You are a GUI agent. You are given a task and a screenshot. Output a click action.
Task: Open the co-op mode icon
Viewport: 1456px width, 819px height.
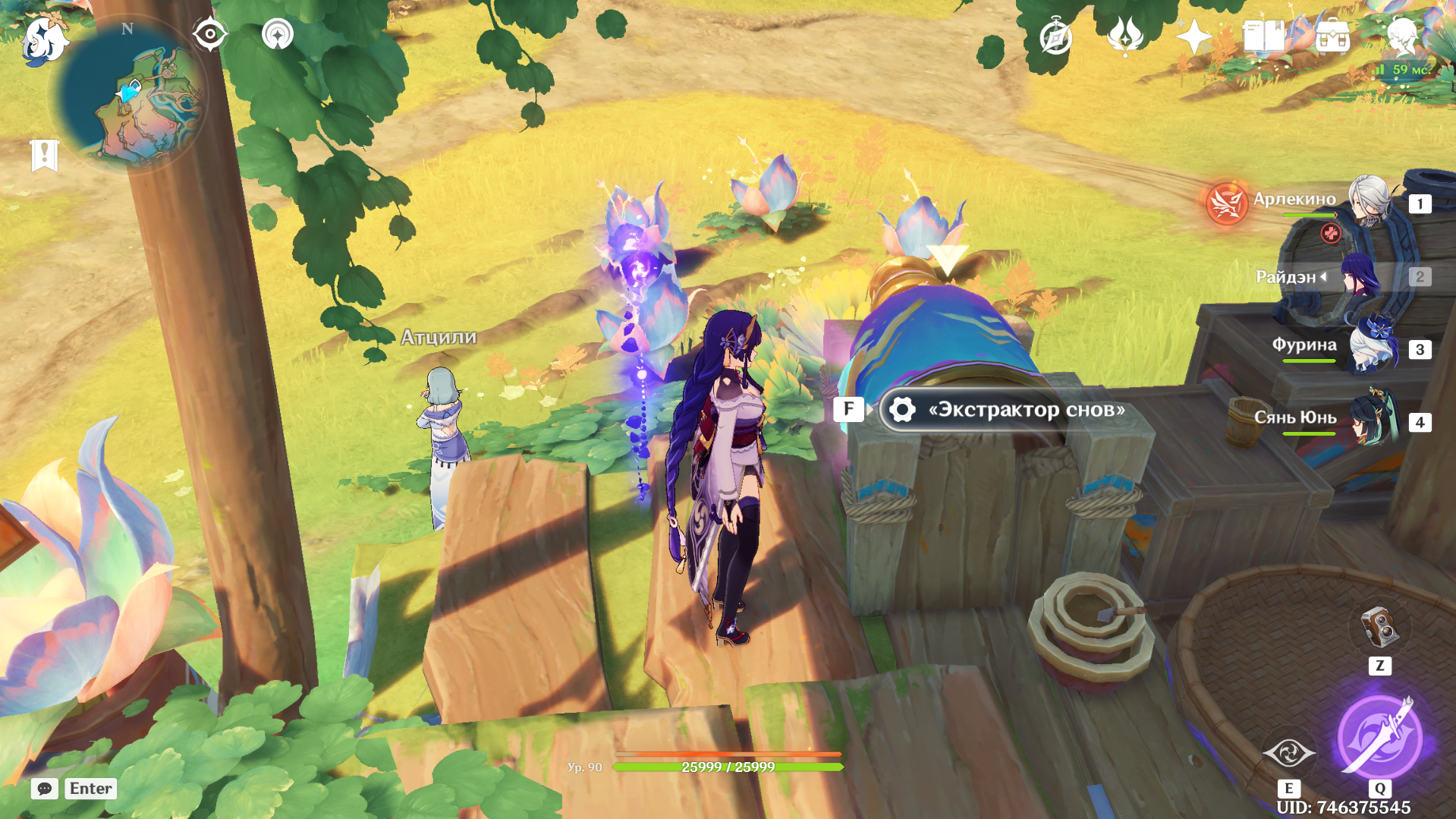coord(277,34)
